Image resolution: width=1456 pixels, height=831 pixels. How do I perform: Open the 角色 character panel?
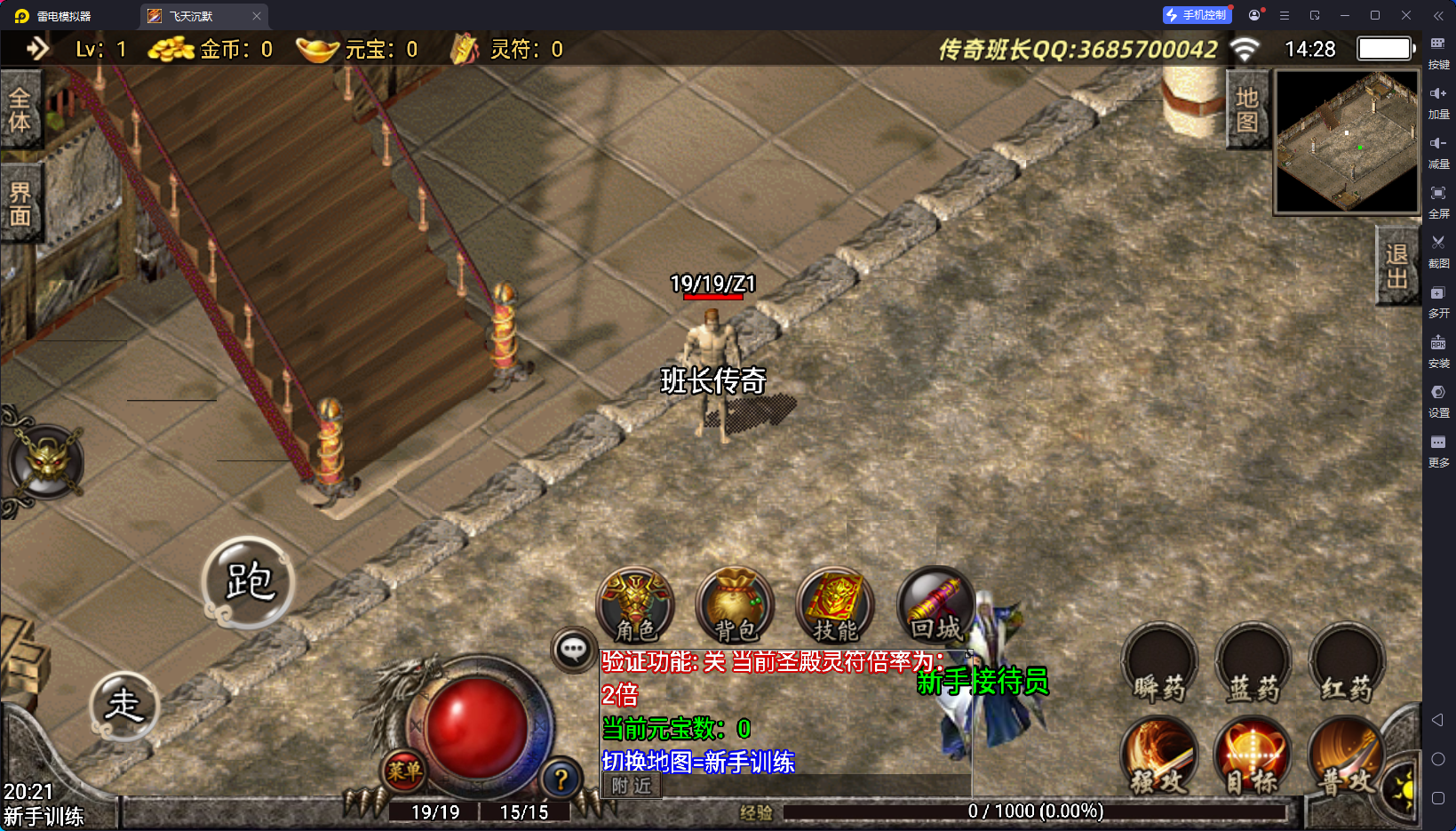pyautogui.click(x=635, y=605)
